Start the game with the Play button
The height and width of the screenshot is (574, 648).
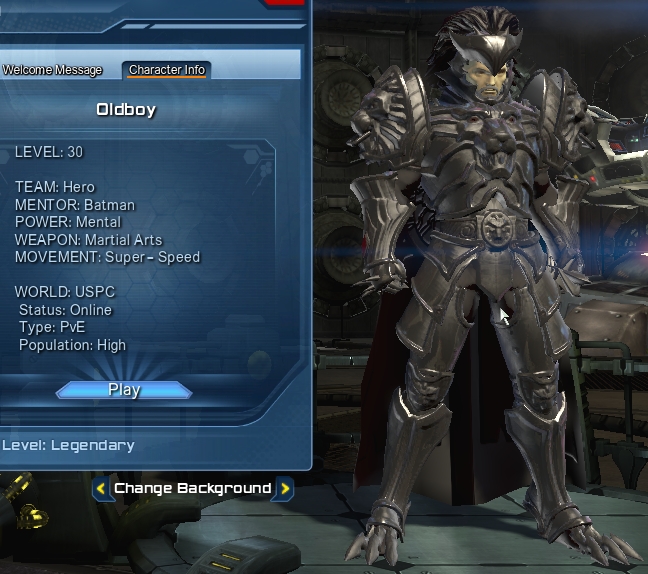click(124, 390)
